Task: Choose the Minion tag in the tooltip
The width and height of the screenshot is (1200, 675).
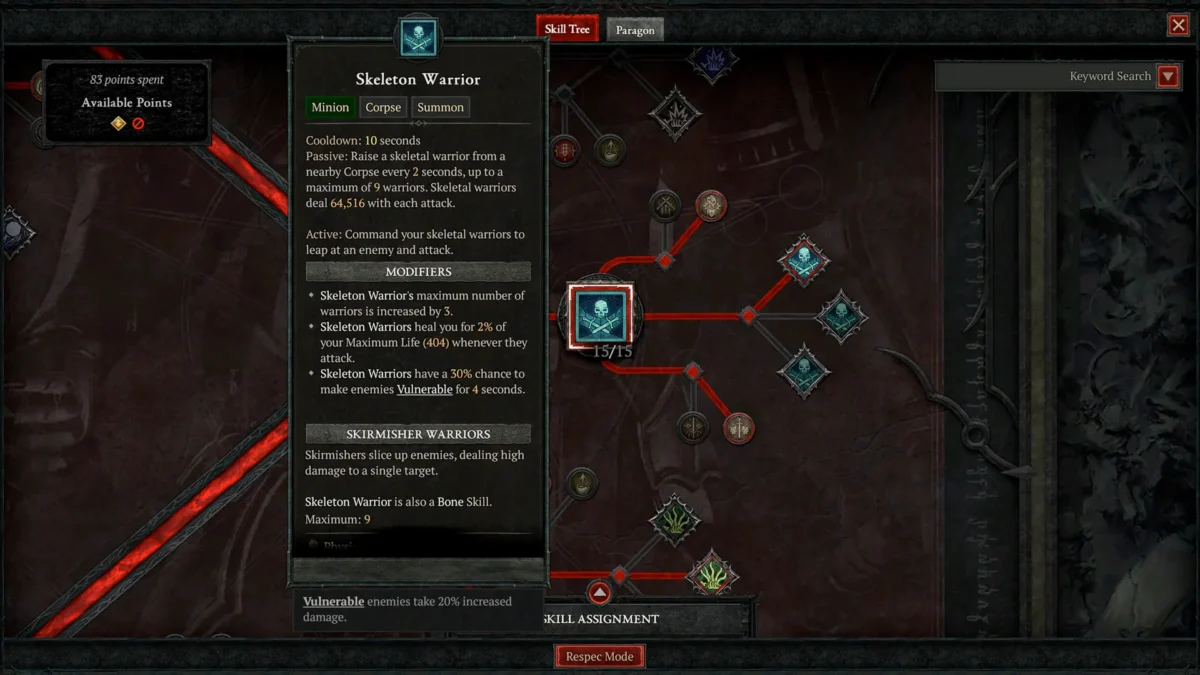Action: pos(330,107)
